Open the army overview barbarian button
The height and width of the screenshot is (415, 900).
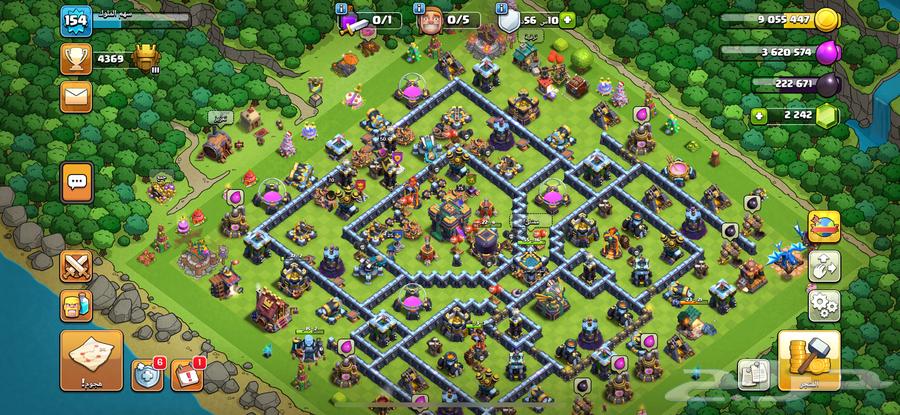77,305
